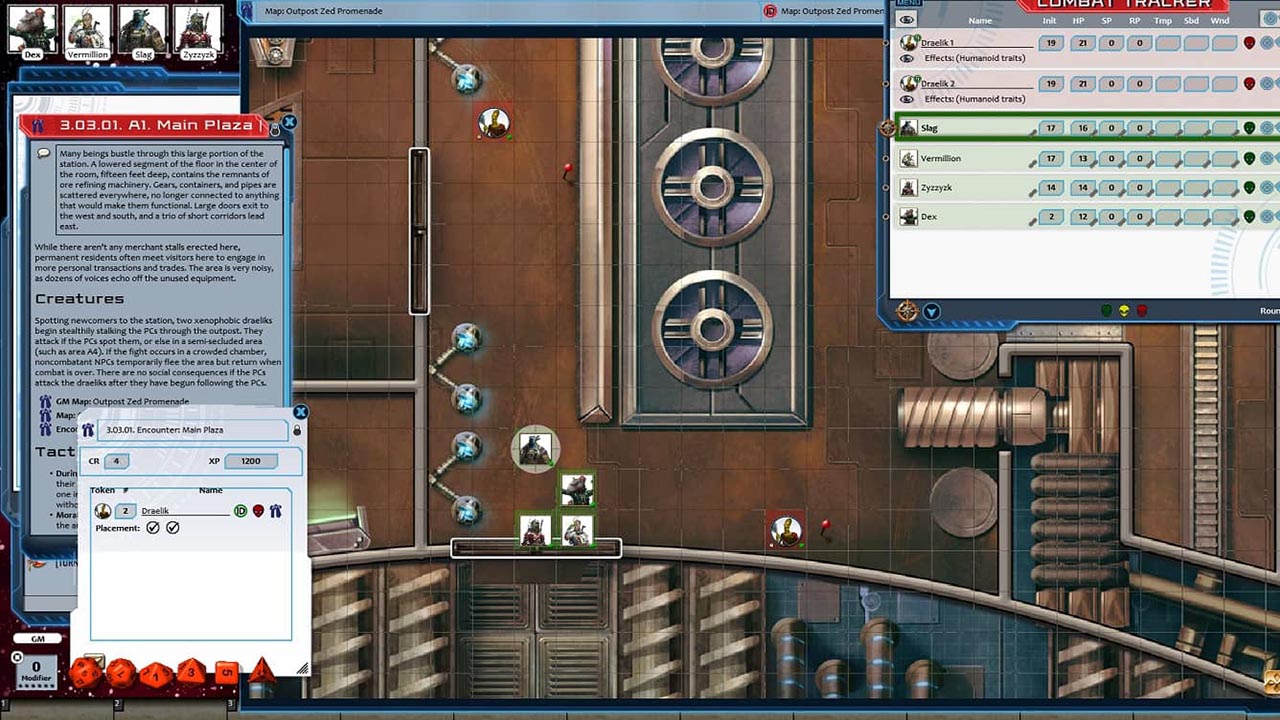The width and height of the screenshot is (1280, 720).
Task: Click the green ID icon beside Draelik
Action: pos(242,511)
